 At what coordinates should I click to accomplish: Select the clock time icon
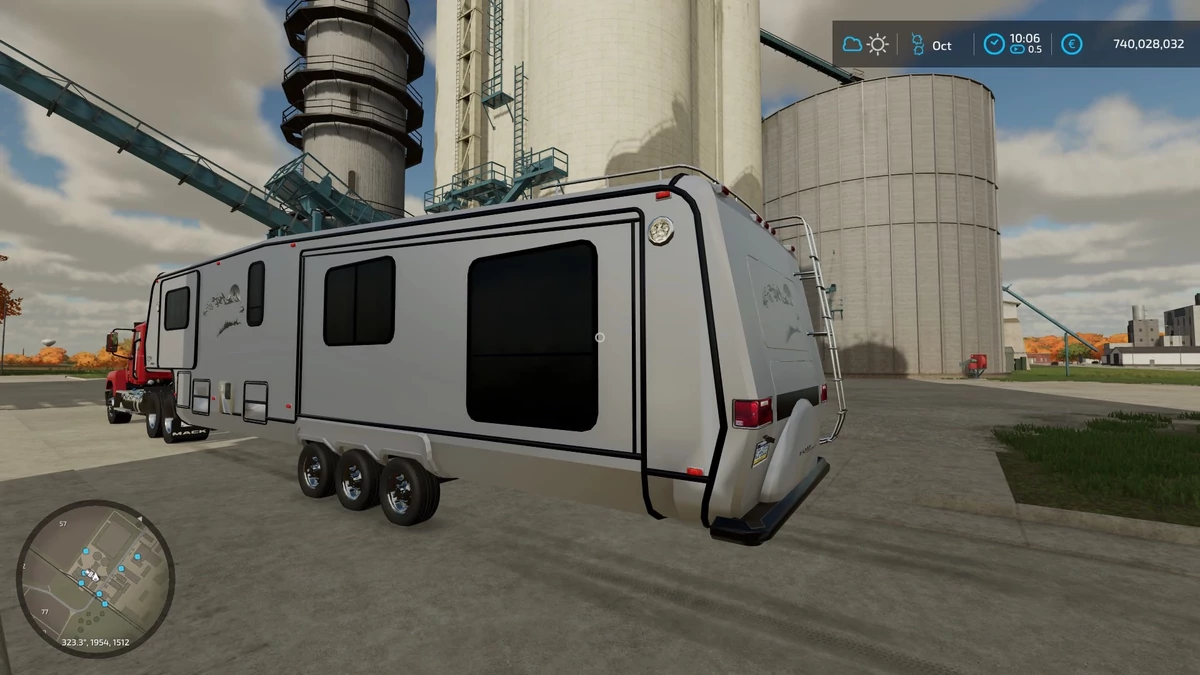pyautogui.click(x=993, y=45)
